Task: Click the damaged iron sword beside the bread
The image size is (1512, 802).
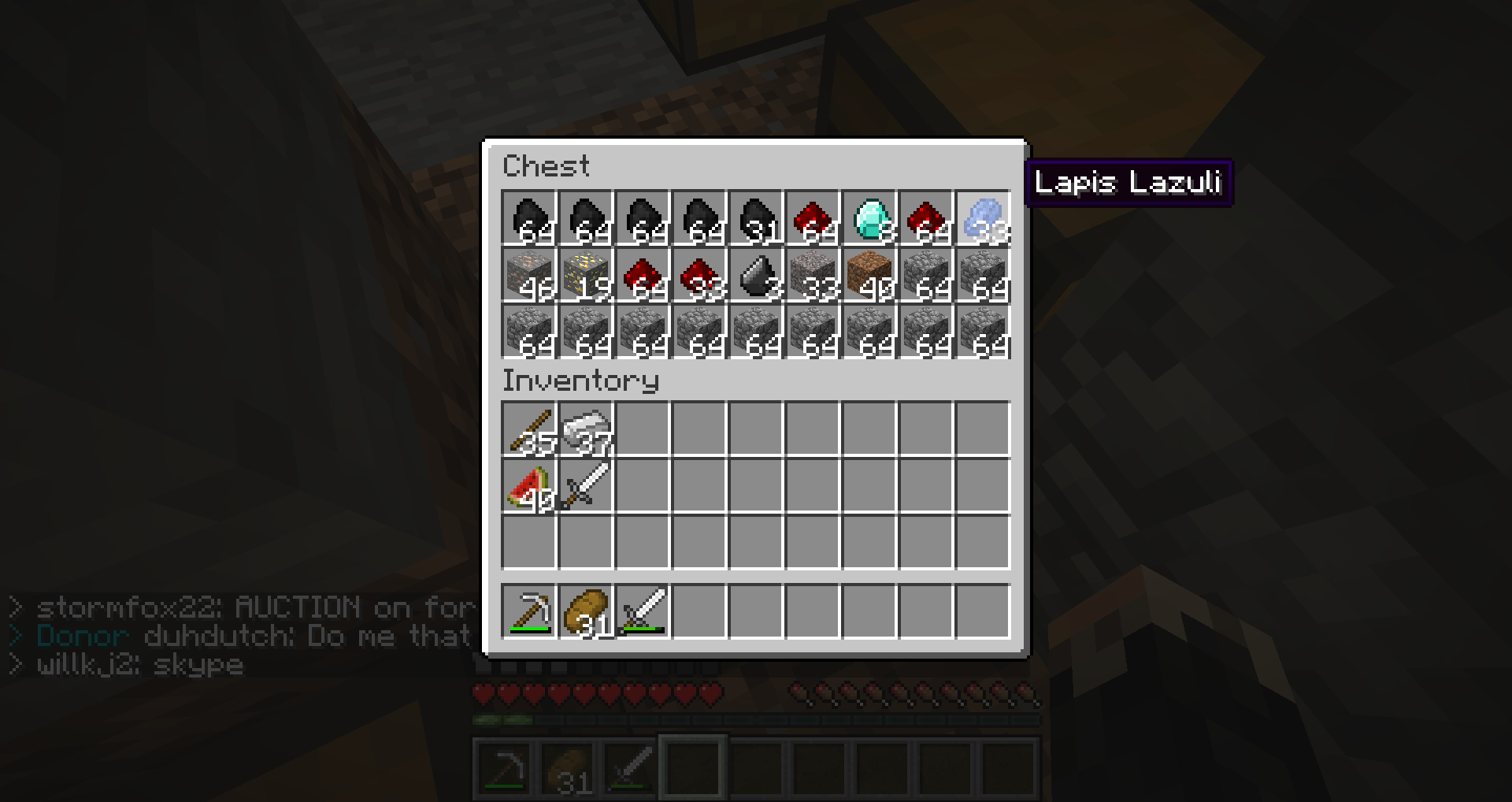Action: (x=643, y=611)
